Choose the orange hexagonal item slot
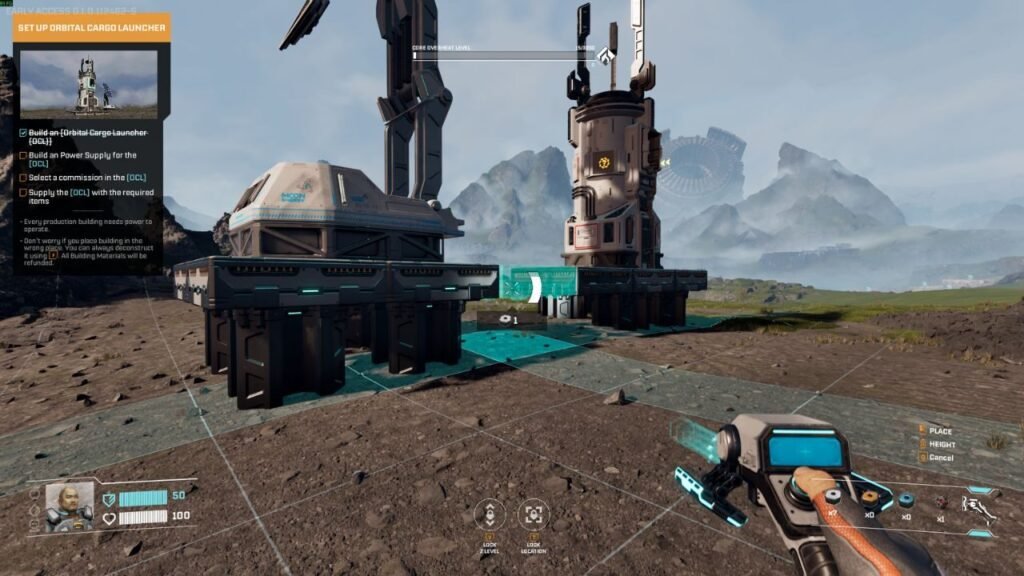 (869, 497)
